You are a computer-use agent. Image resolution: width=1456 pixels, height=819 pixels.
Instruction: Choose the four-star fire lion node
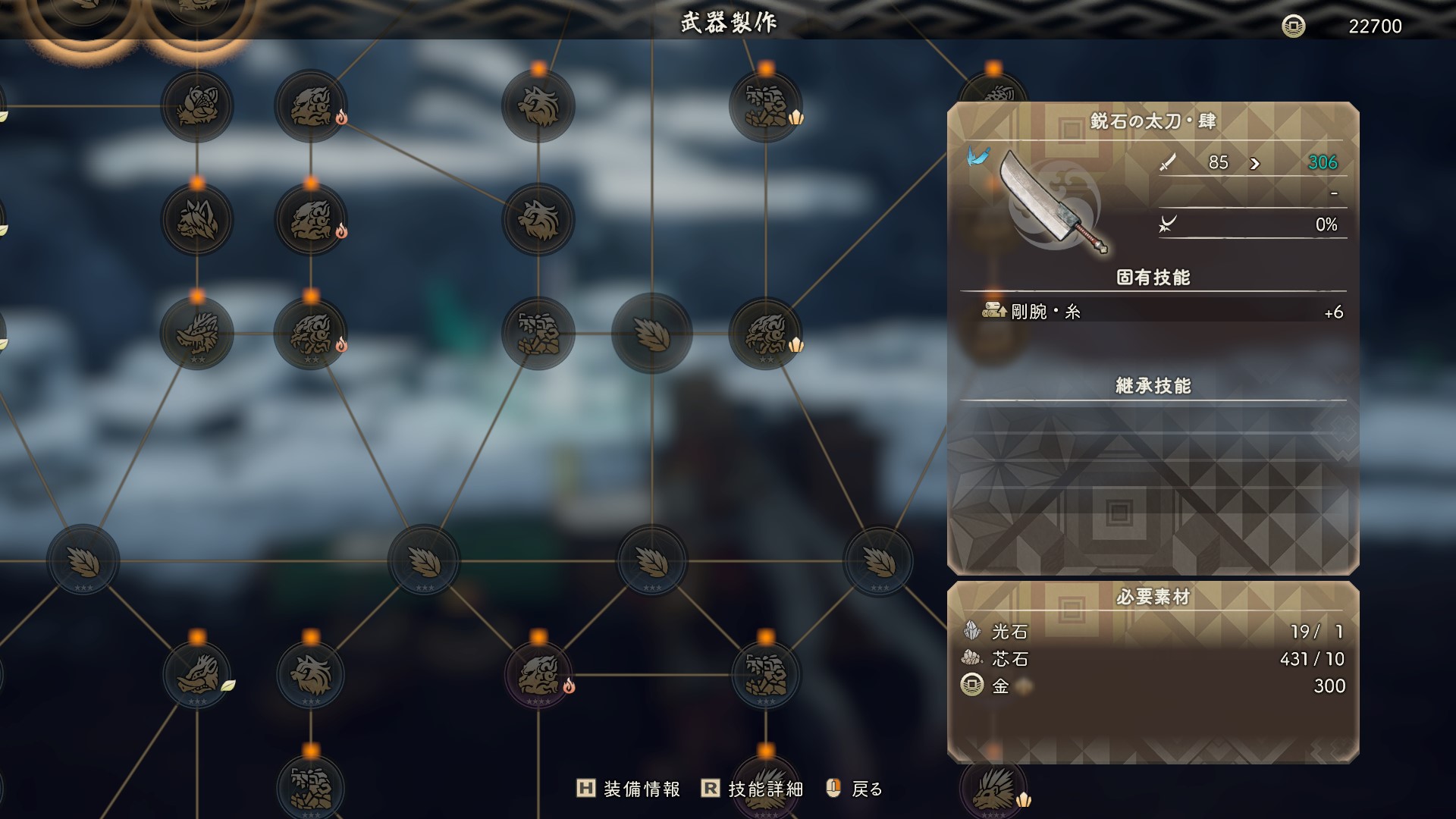(x=538, y=675)
